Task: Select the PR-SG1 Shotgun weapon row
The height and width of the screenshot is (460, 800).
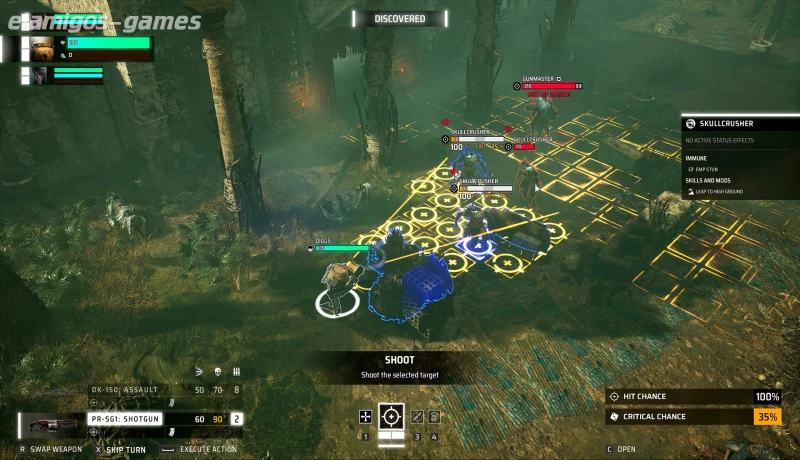Action: coord(165,419)
